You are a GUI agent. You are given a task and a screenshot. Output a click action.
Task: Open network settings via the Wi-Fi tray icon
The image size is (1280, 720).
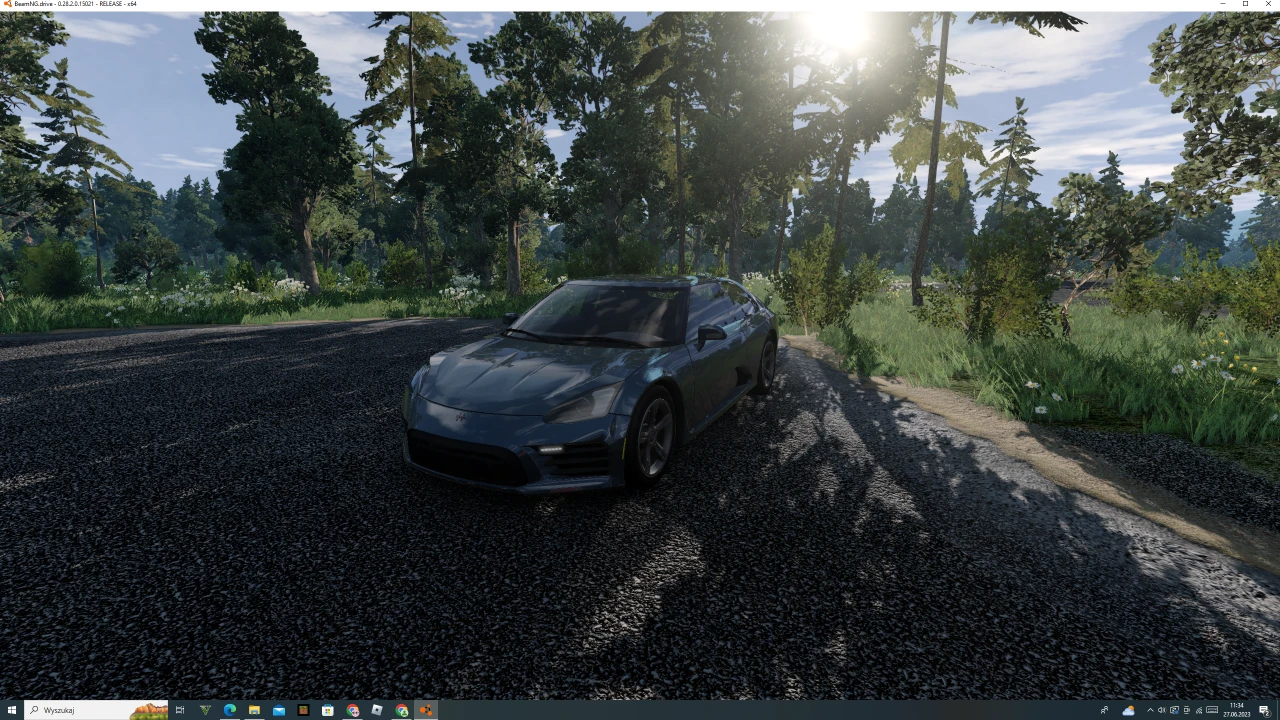click(1199, 710)
